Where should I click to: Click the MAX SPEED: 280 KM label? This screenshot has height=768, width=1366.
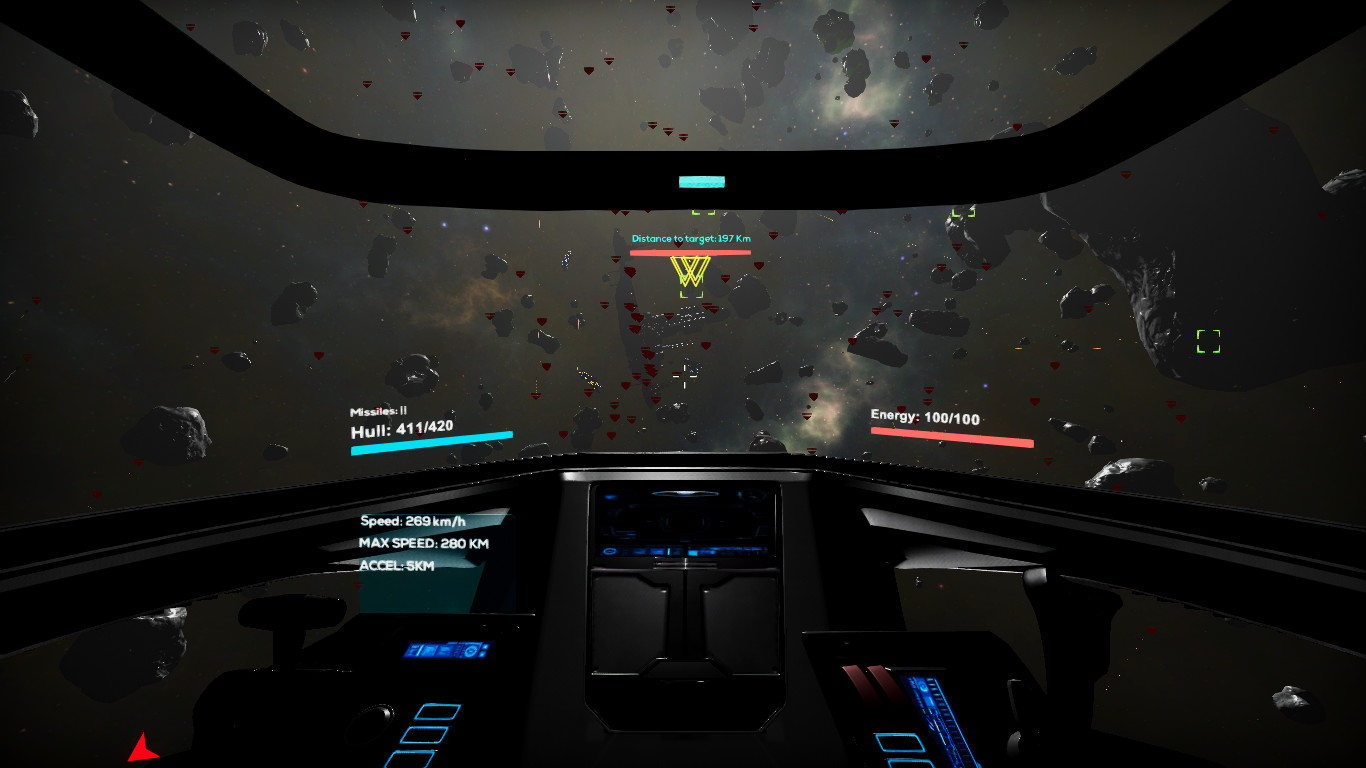424,543
